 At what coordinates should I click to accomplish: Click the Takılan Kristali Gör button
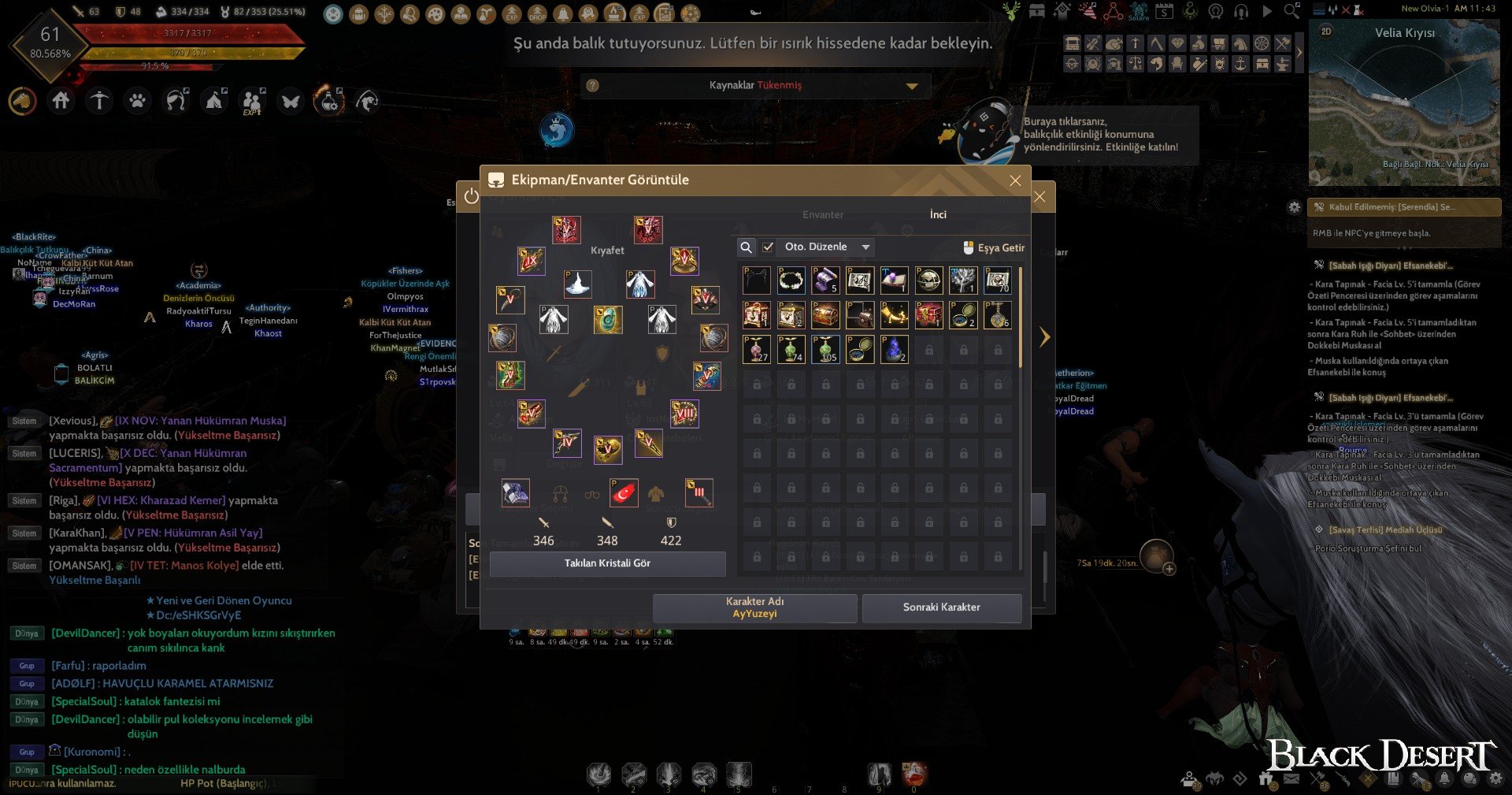607,563
